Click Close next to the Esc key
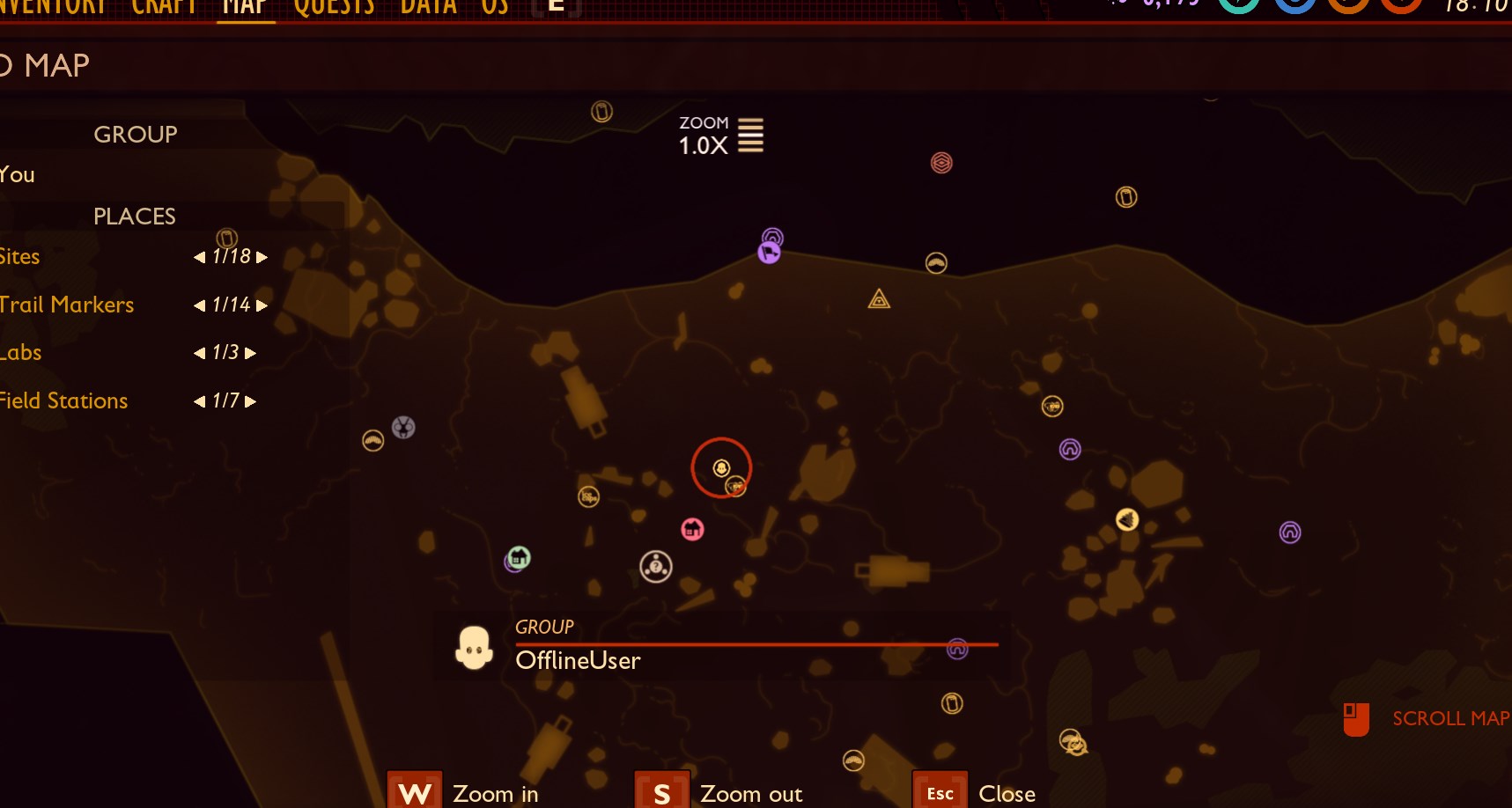Viewport: 1512px width, 808px height. pyautogui.click(x=1006, y=792)
